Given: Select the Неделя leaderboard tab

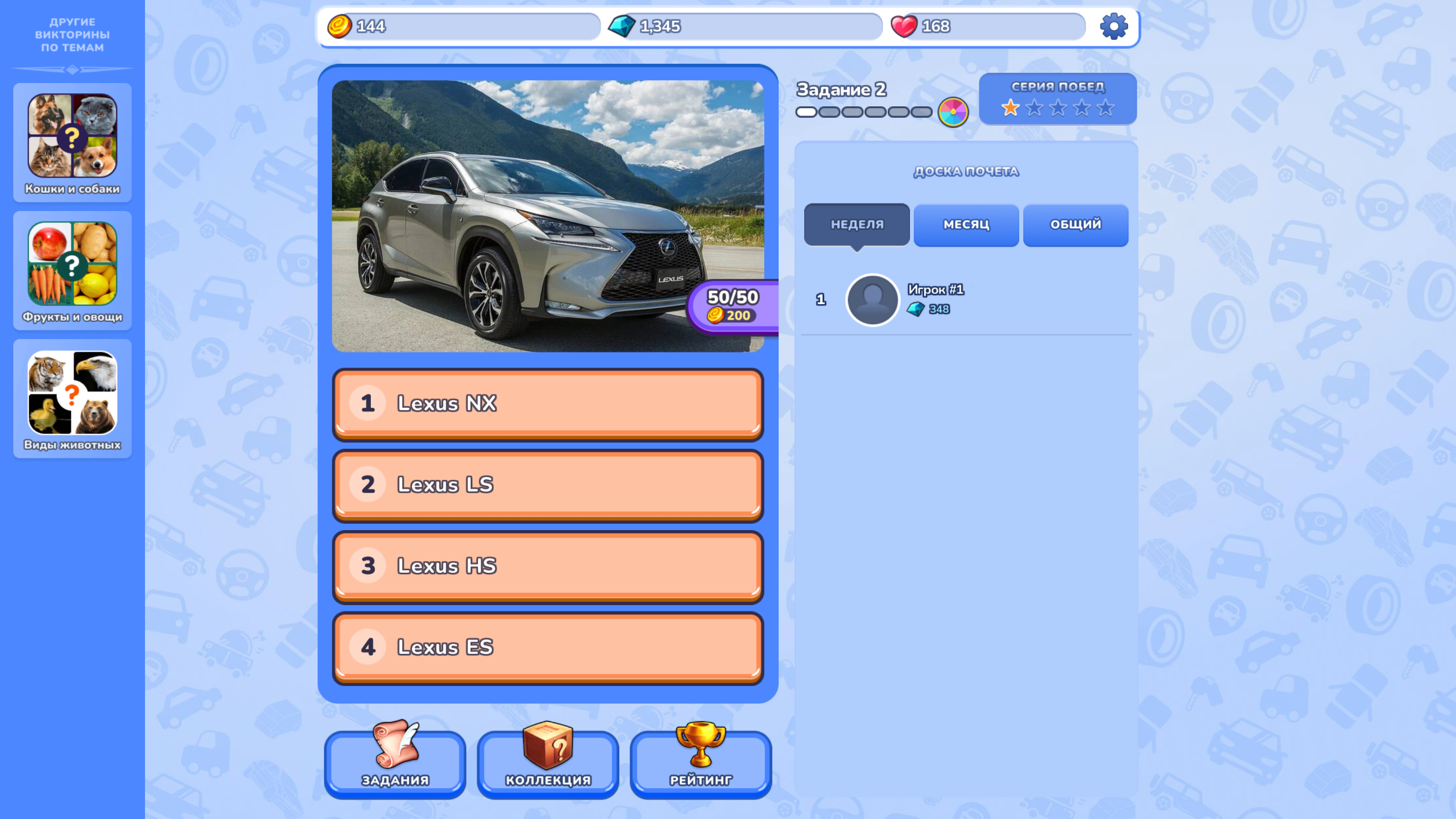Looking at the screenshot, I should pos(856,224).
